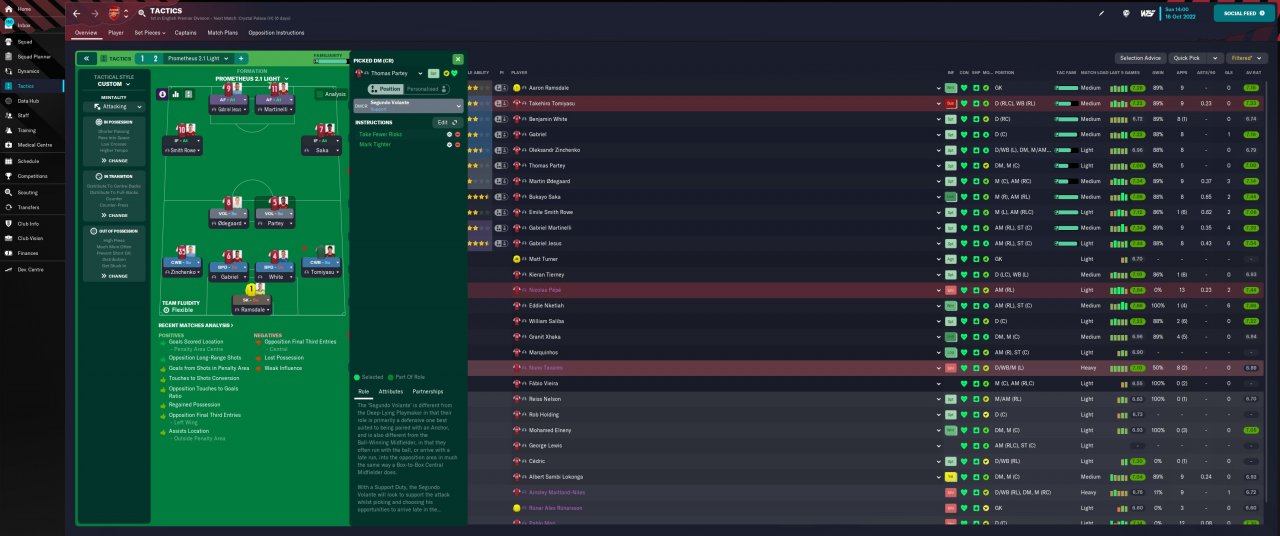Select the Match Plans tab
The height and width of the screenshot is (536, 1280).
coord(222,33)
